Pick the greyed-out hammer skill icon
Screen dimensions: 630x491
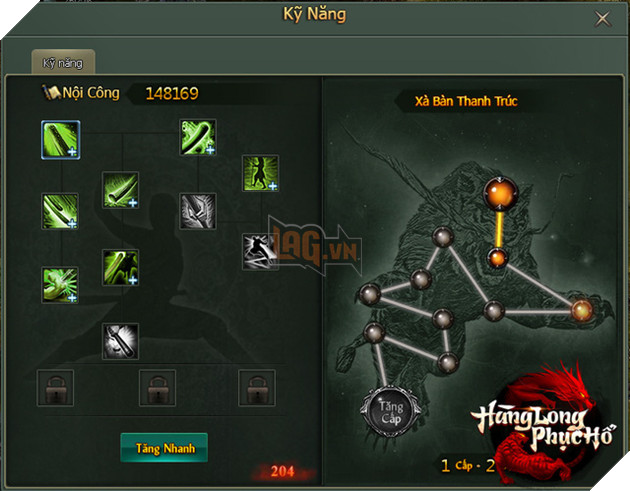(120, 341)
